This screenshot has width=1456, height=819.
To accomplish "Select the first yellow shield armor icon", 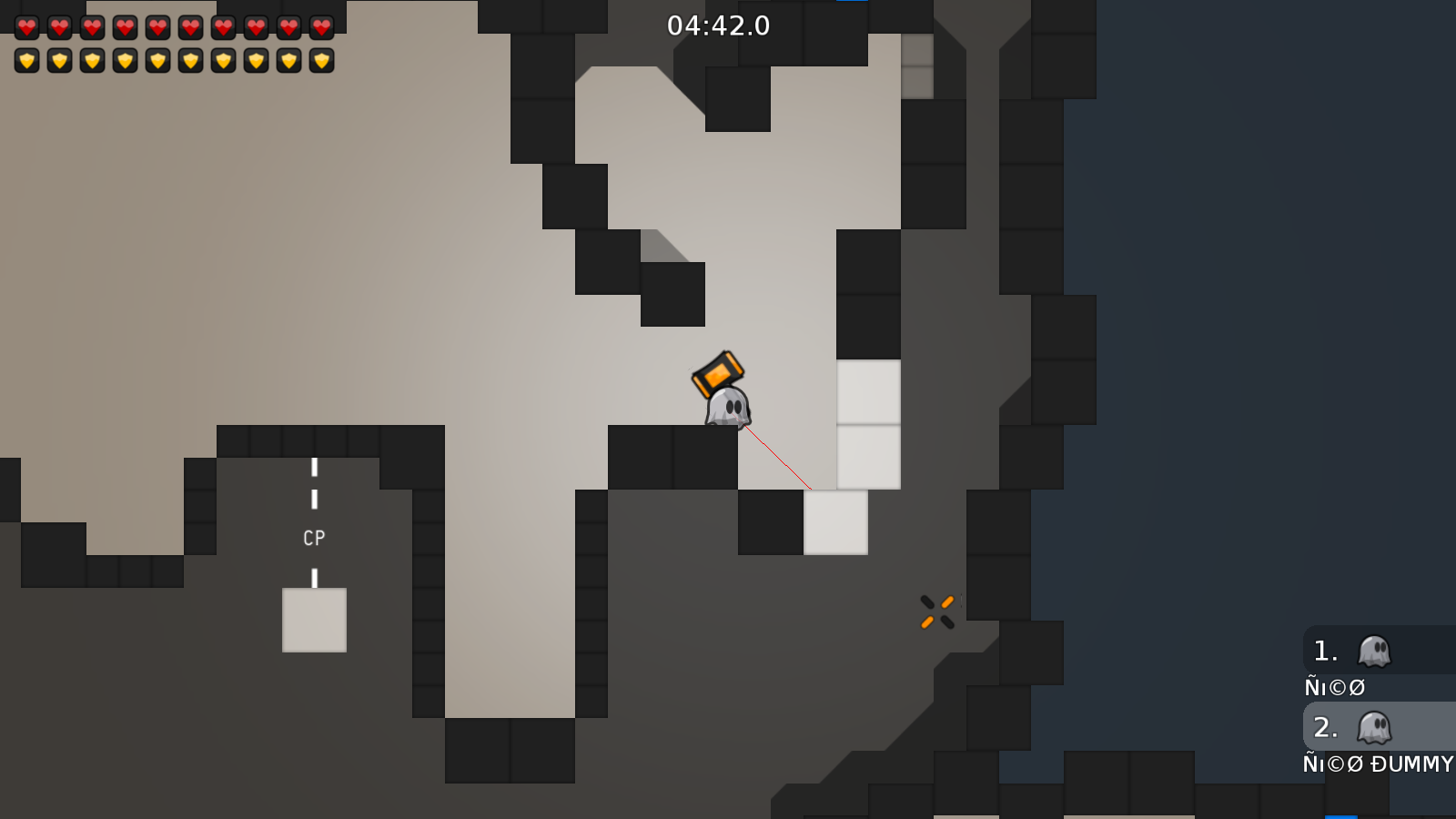I will point(27,60).
